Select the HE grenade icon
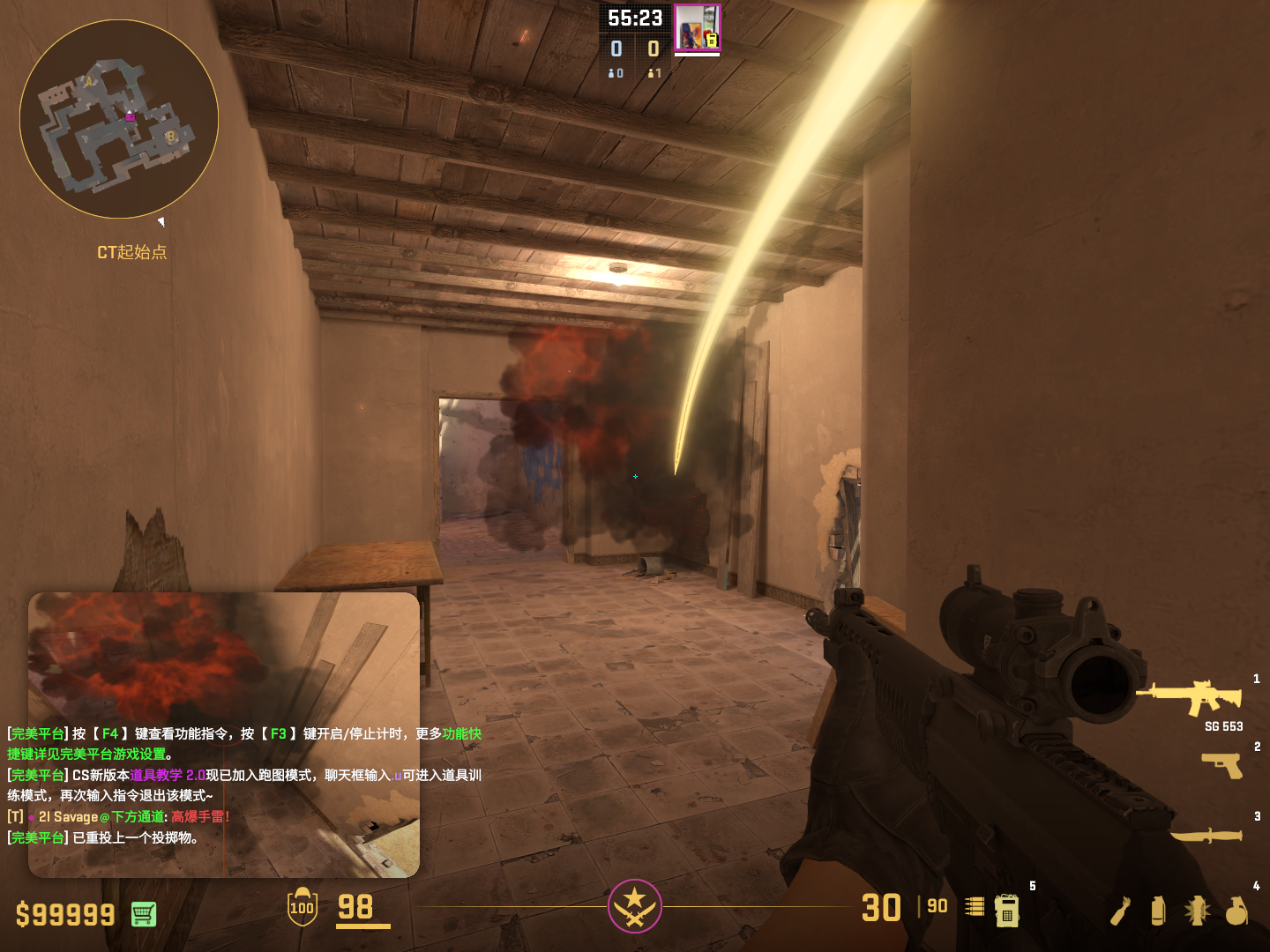The height and width of the screenshot is (952, 1270). click(1236, 911)
